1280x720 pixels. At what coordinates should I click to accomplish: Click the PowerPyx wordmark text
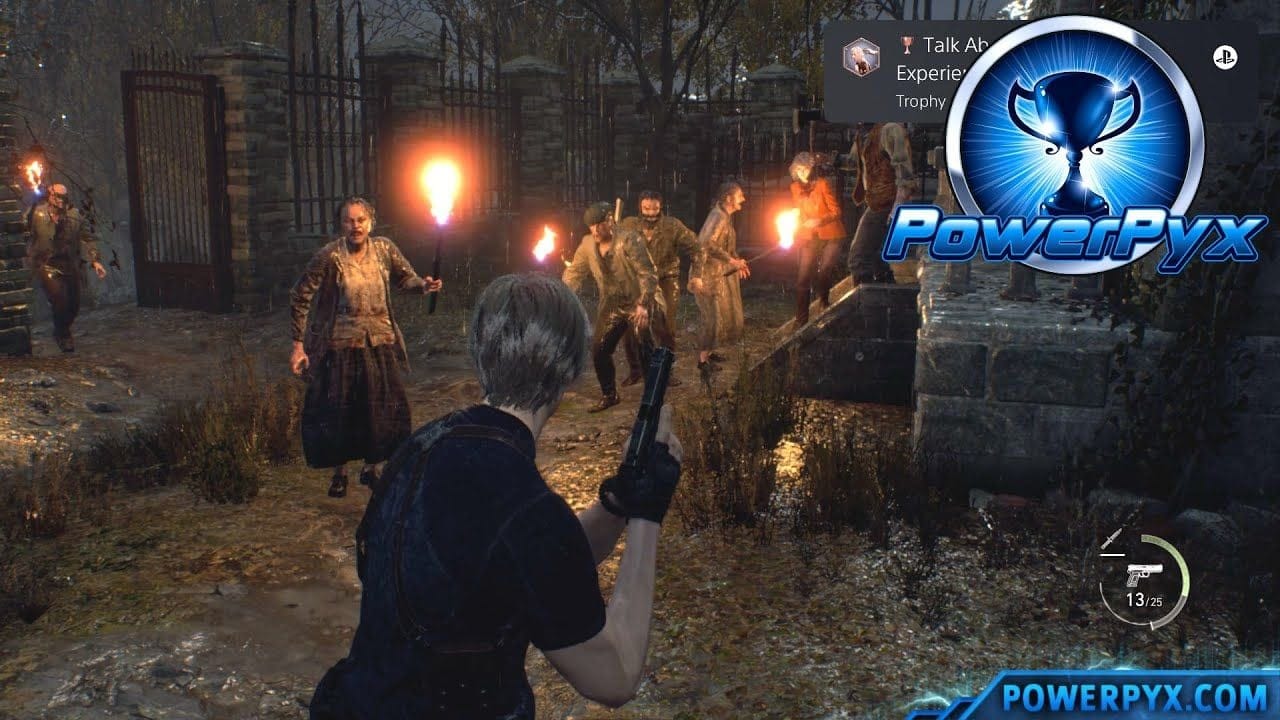tap(1075, 232)
